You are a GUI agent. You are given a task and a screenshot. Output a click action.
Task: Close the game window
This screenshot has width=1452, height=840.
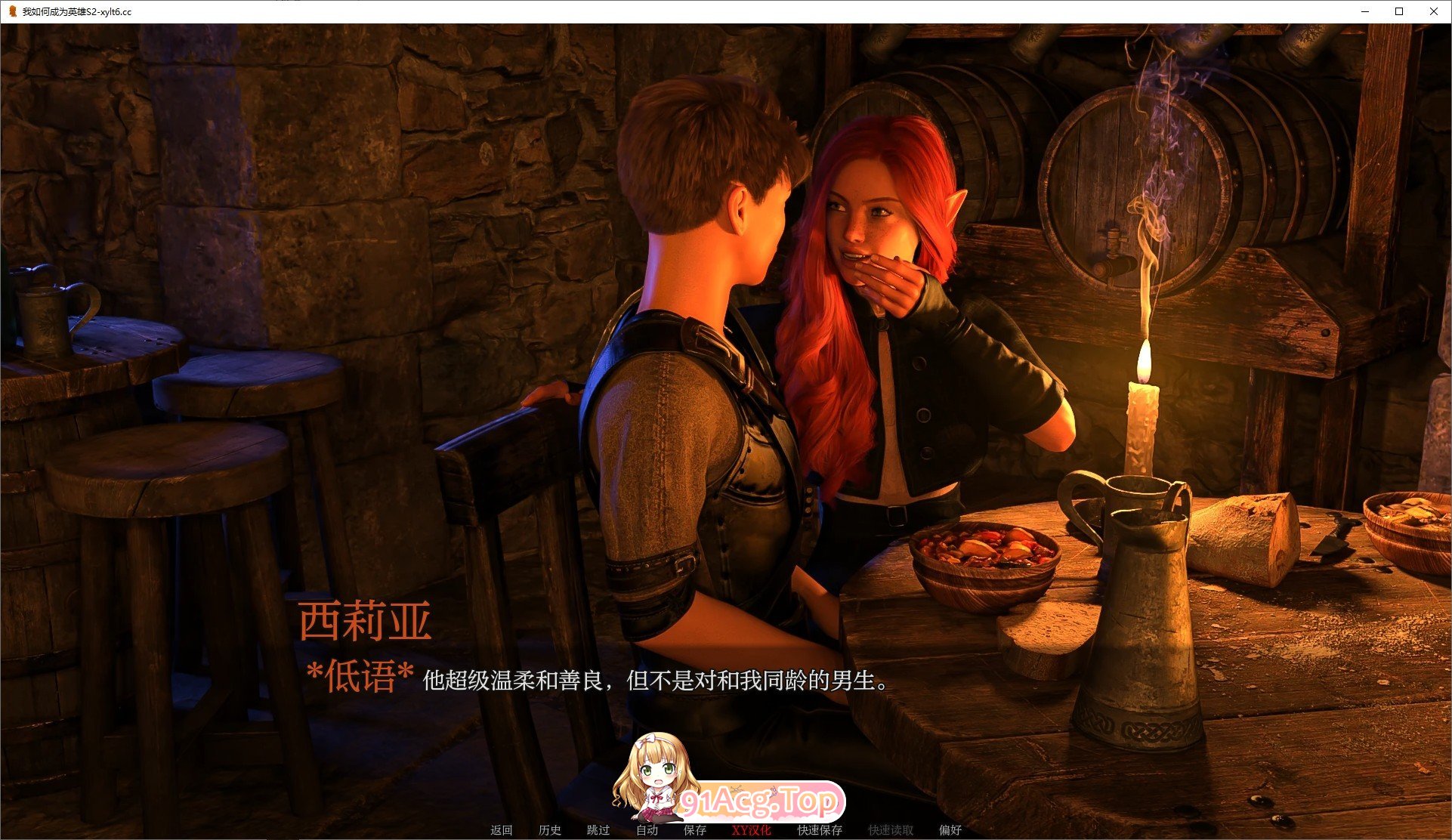(1434, 11)
